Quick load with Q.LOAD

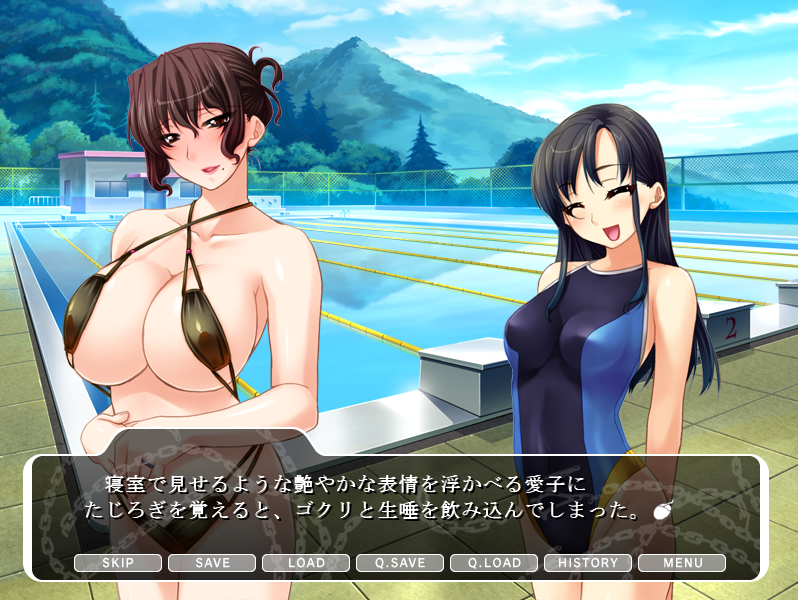[x=494, y=563]
